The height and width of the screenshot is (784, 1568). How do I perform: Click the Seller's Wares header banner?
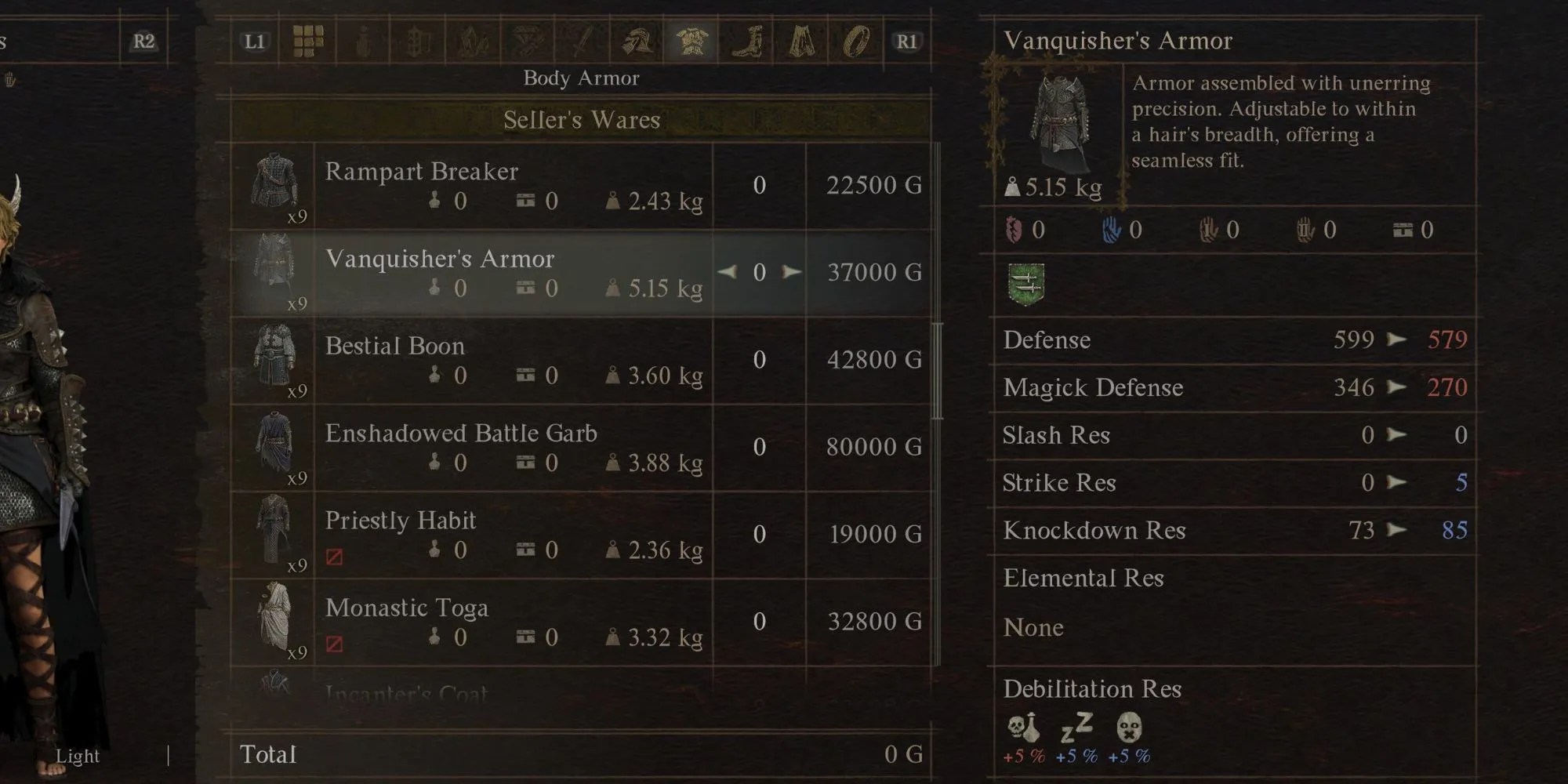[x=584, y=120]
